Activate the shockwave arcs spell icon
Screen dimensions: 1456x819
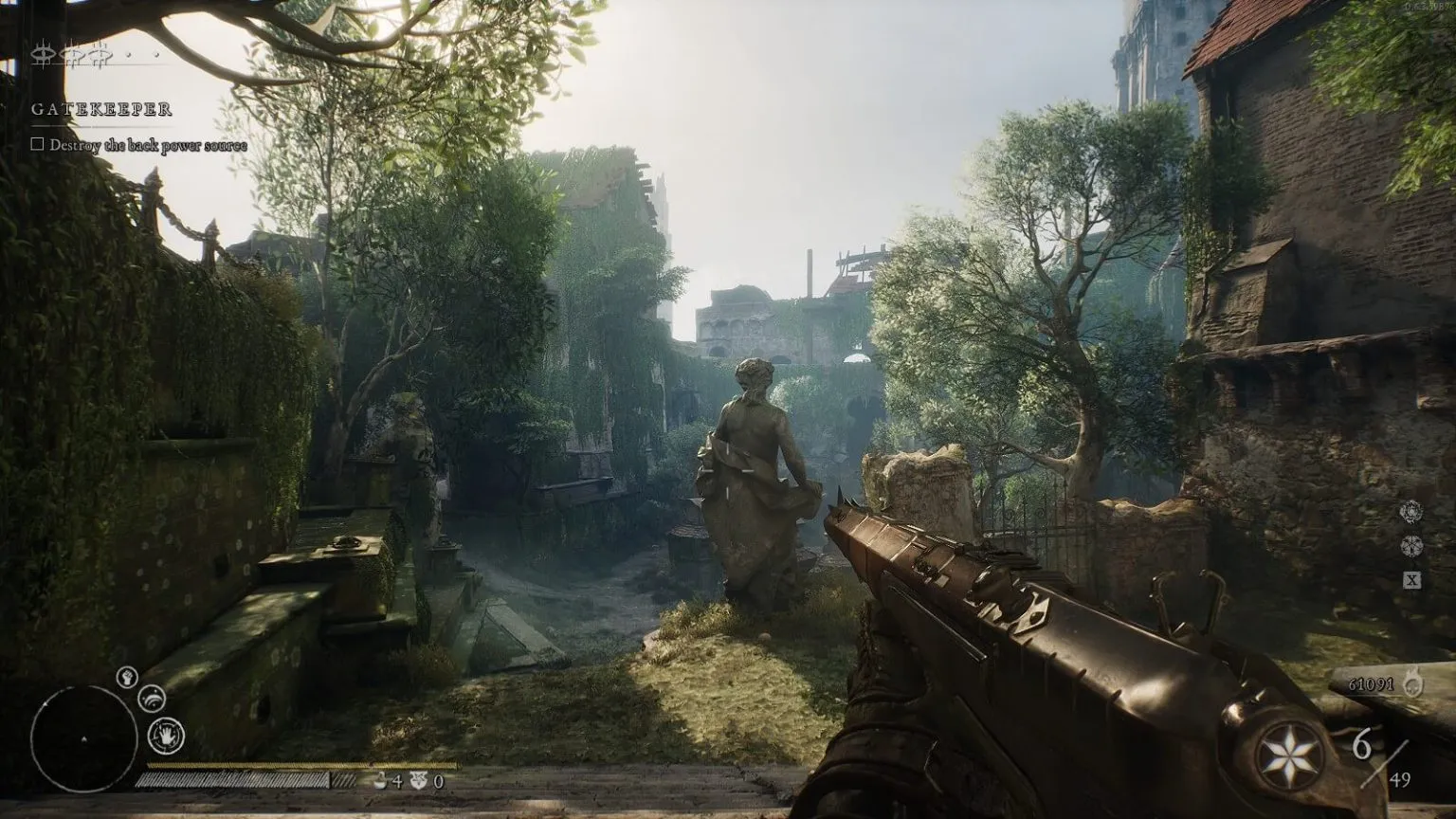[151, 700]
